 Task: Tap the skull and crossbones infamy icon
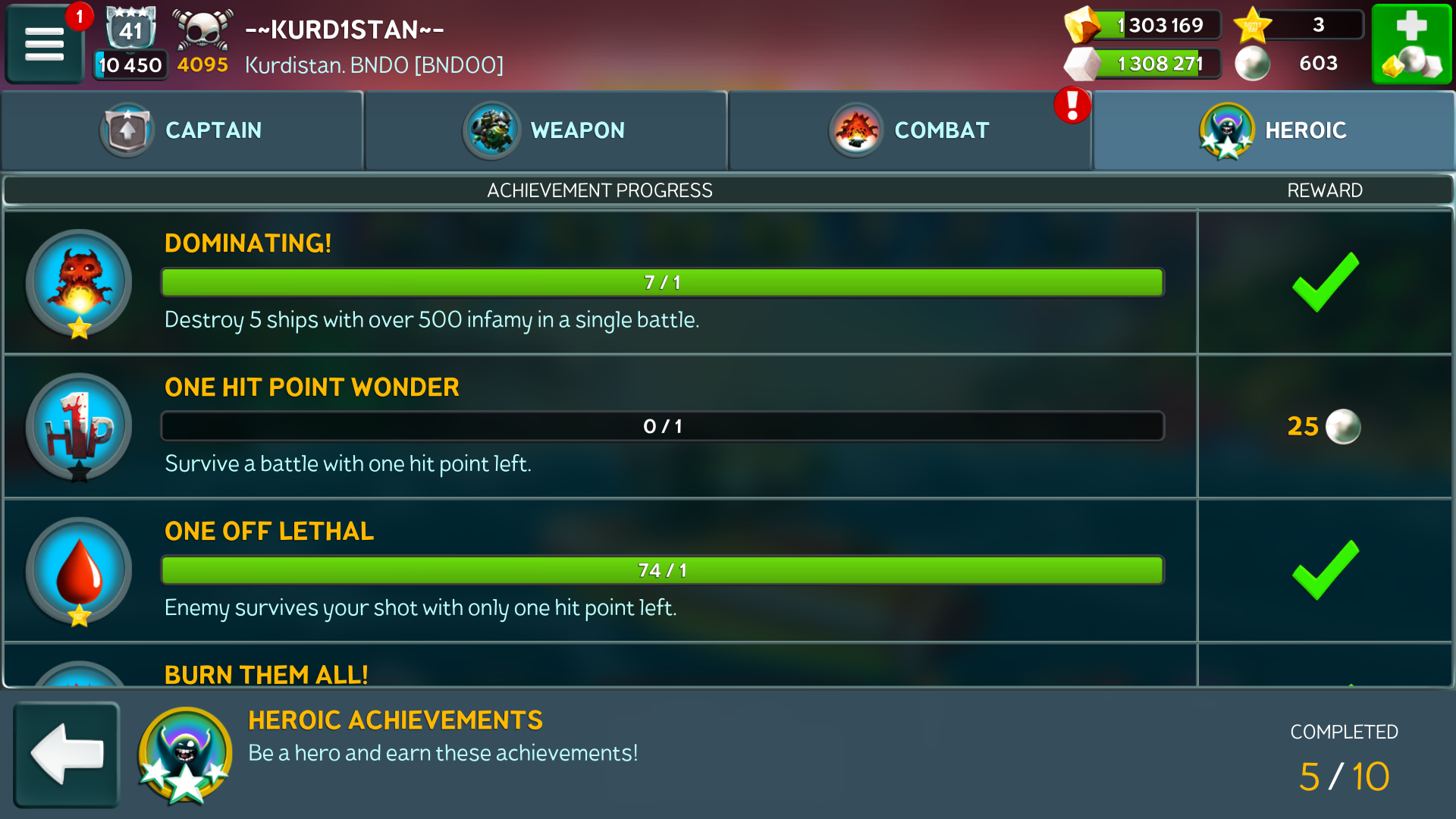pos(202,30)
